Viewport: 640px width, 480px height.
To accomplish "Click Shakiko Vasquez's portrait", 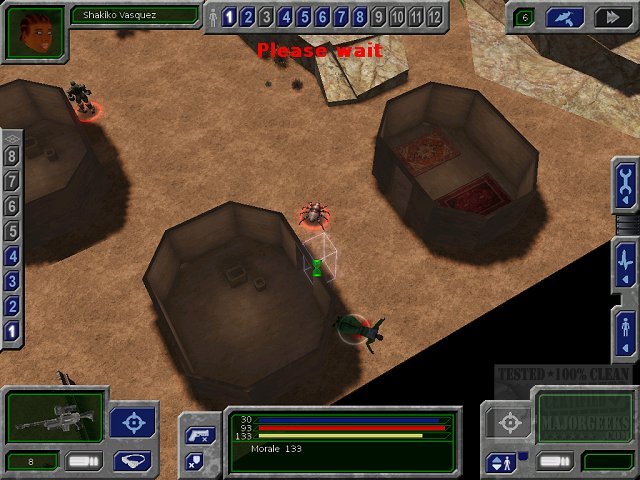I will pyautogui.click(x=34, y=31).
